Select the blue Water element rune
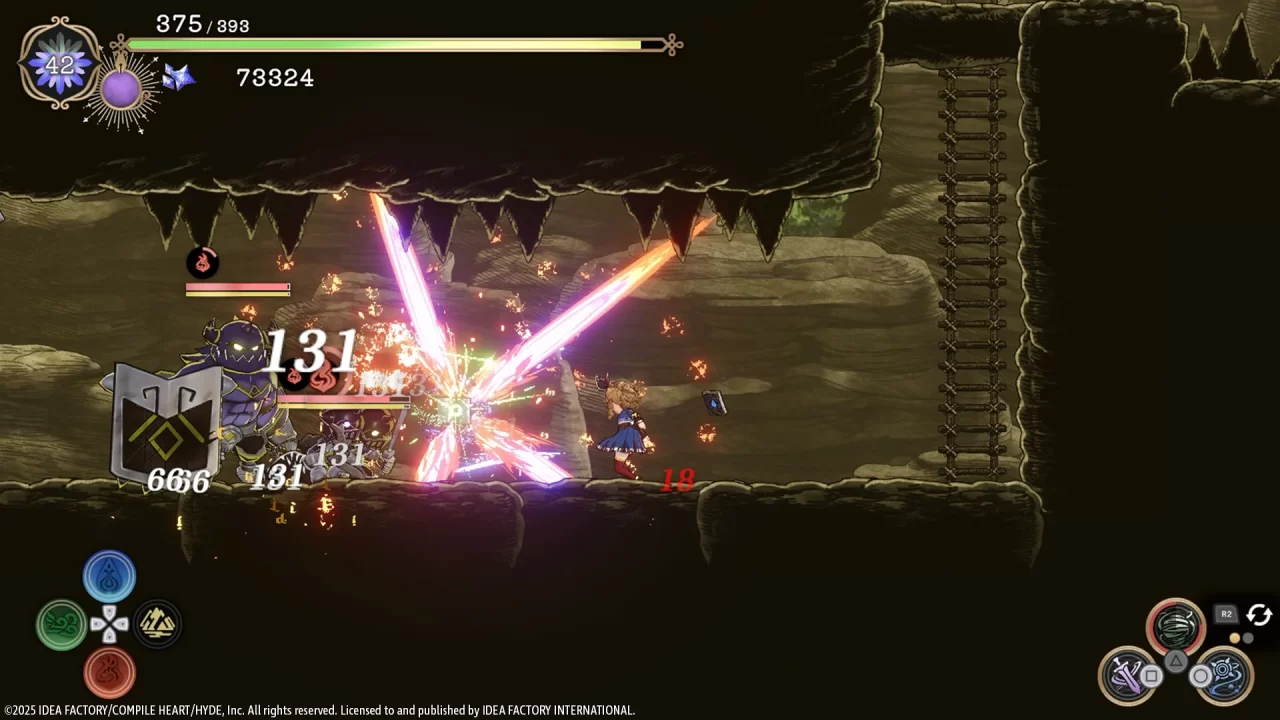The image size is (1280, 720). click(x=110, y=576)
